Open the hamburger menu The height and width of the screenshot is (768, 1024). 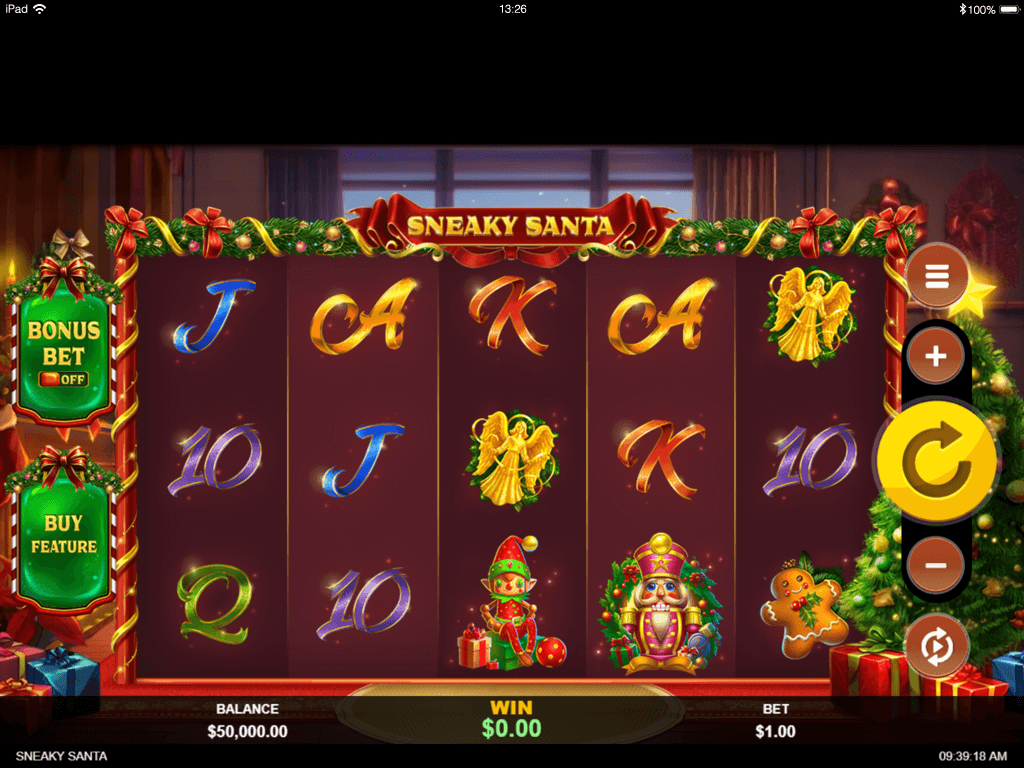click(936, 276)
